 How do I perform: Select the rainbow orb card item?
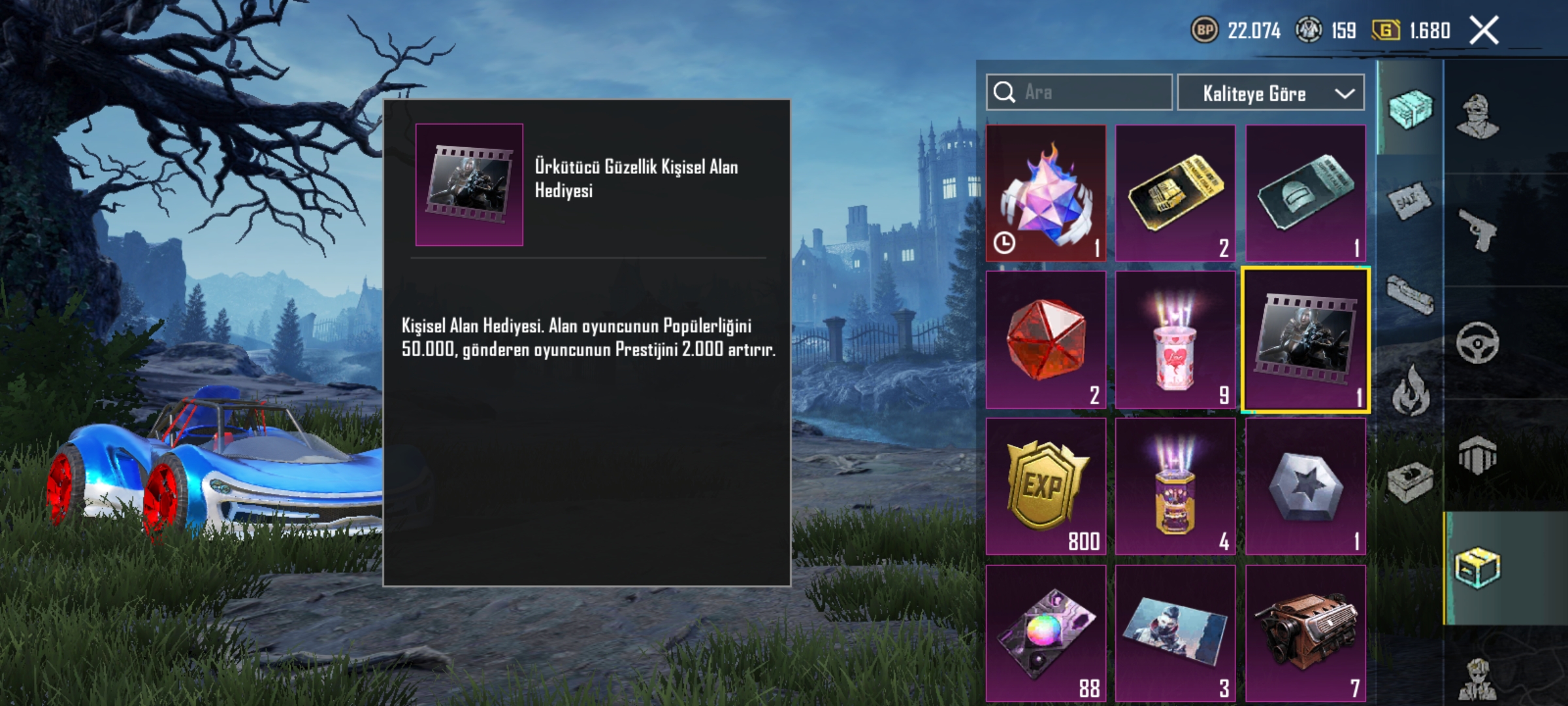pos(1045,633)
